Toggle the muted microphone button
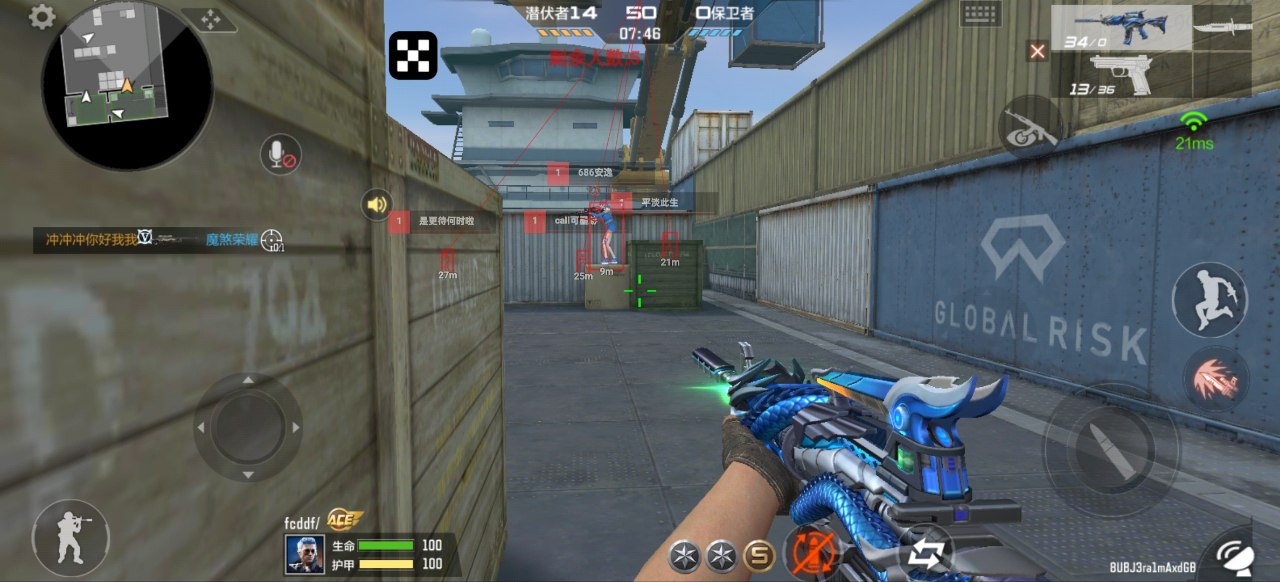 280,154
